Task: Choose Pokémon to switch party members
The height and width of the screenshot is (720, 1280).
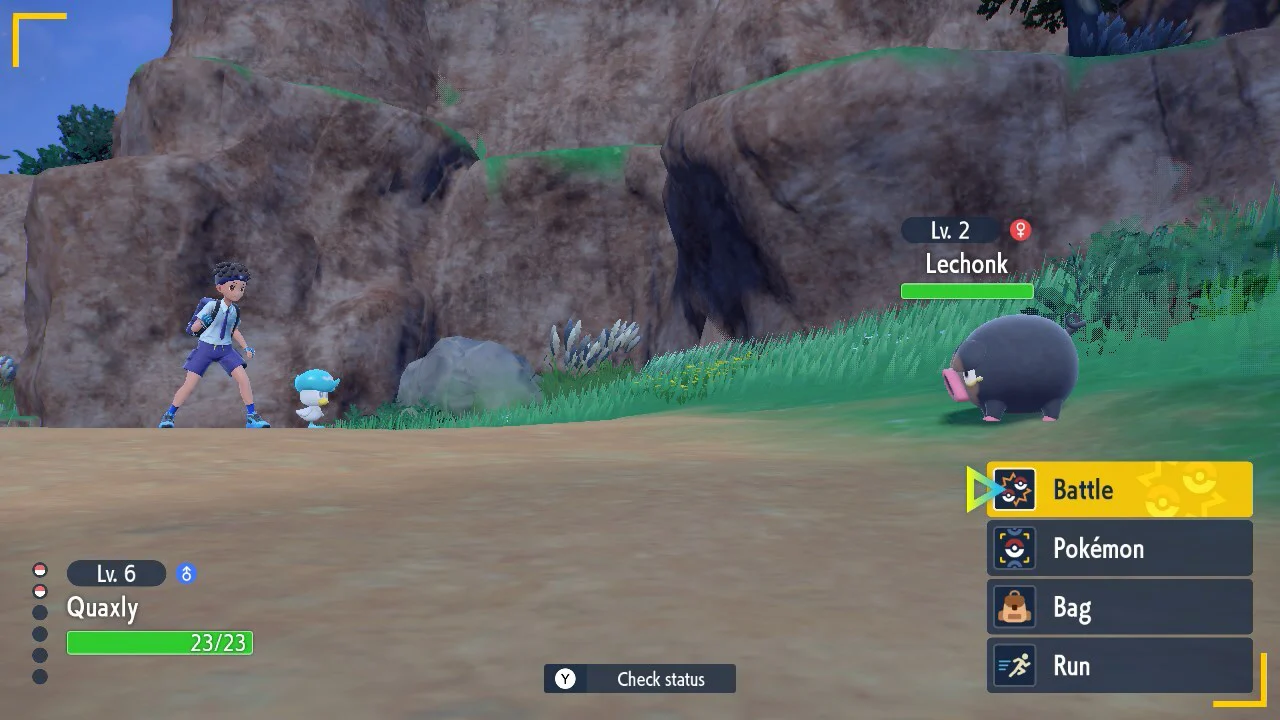Action: pos(1100,548)
